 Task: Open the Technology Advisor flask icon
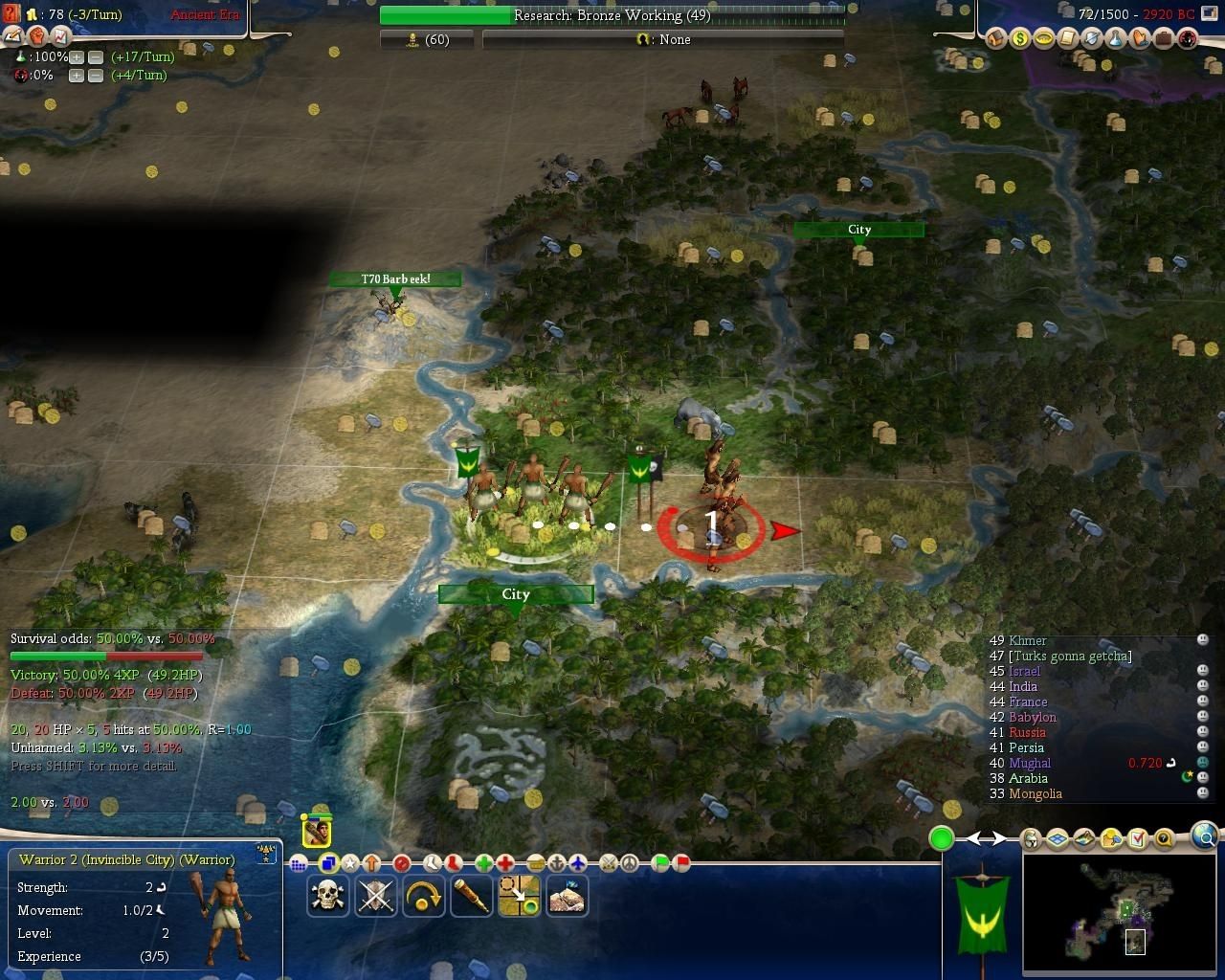[1116, 39]
